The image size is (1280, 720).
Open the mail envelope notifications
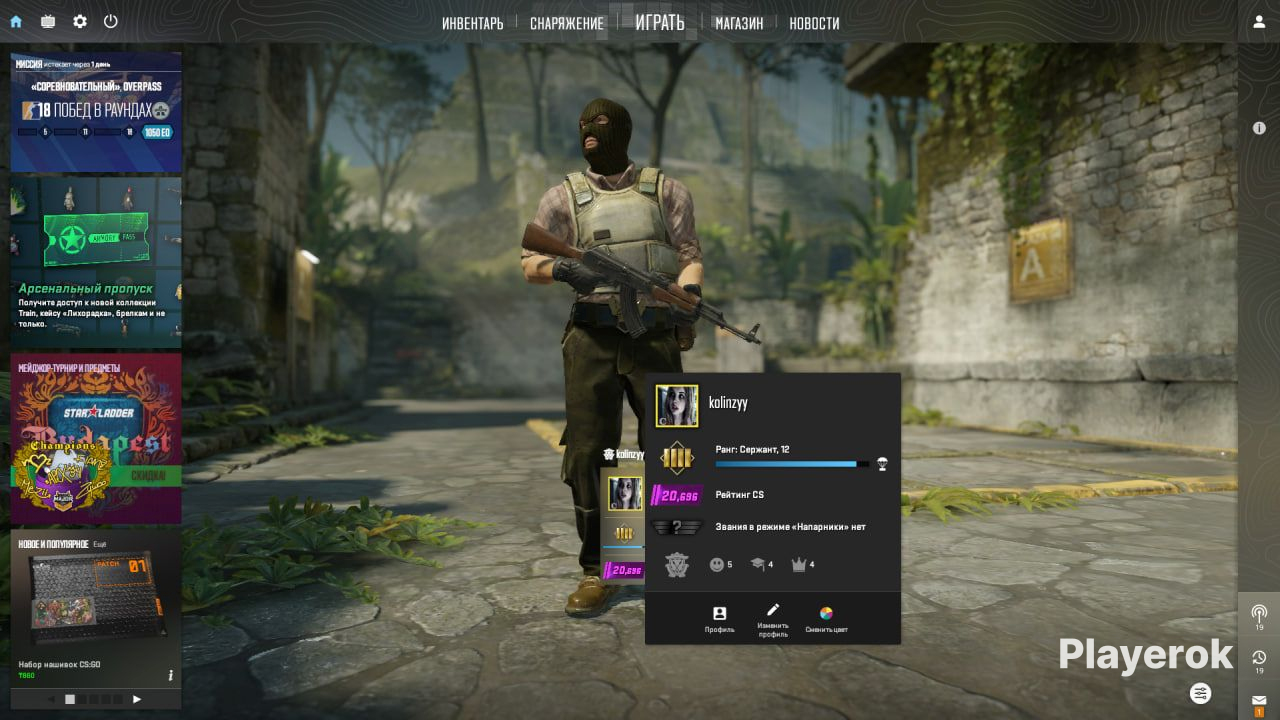coord(1259,700)
